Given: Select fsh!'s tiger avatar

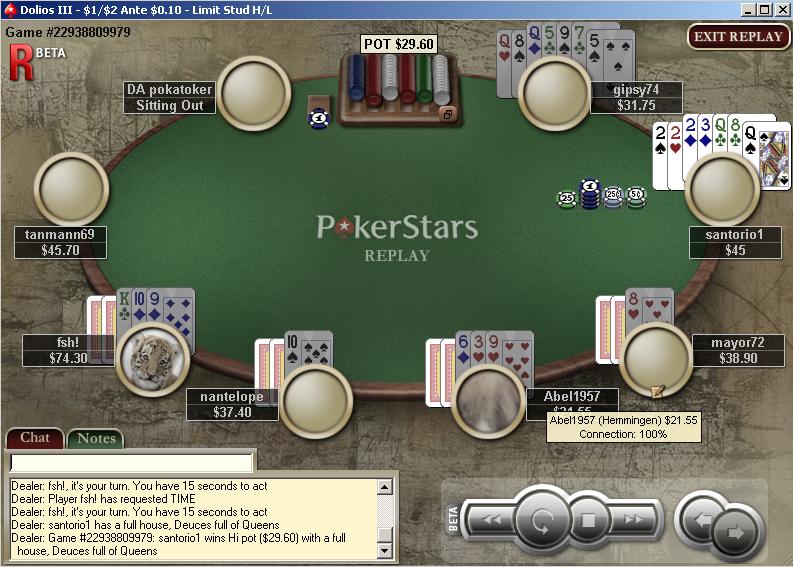Looking at the screenshot, I should (x=152, y=358).
